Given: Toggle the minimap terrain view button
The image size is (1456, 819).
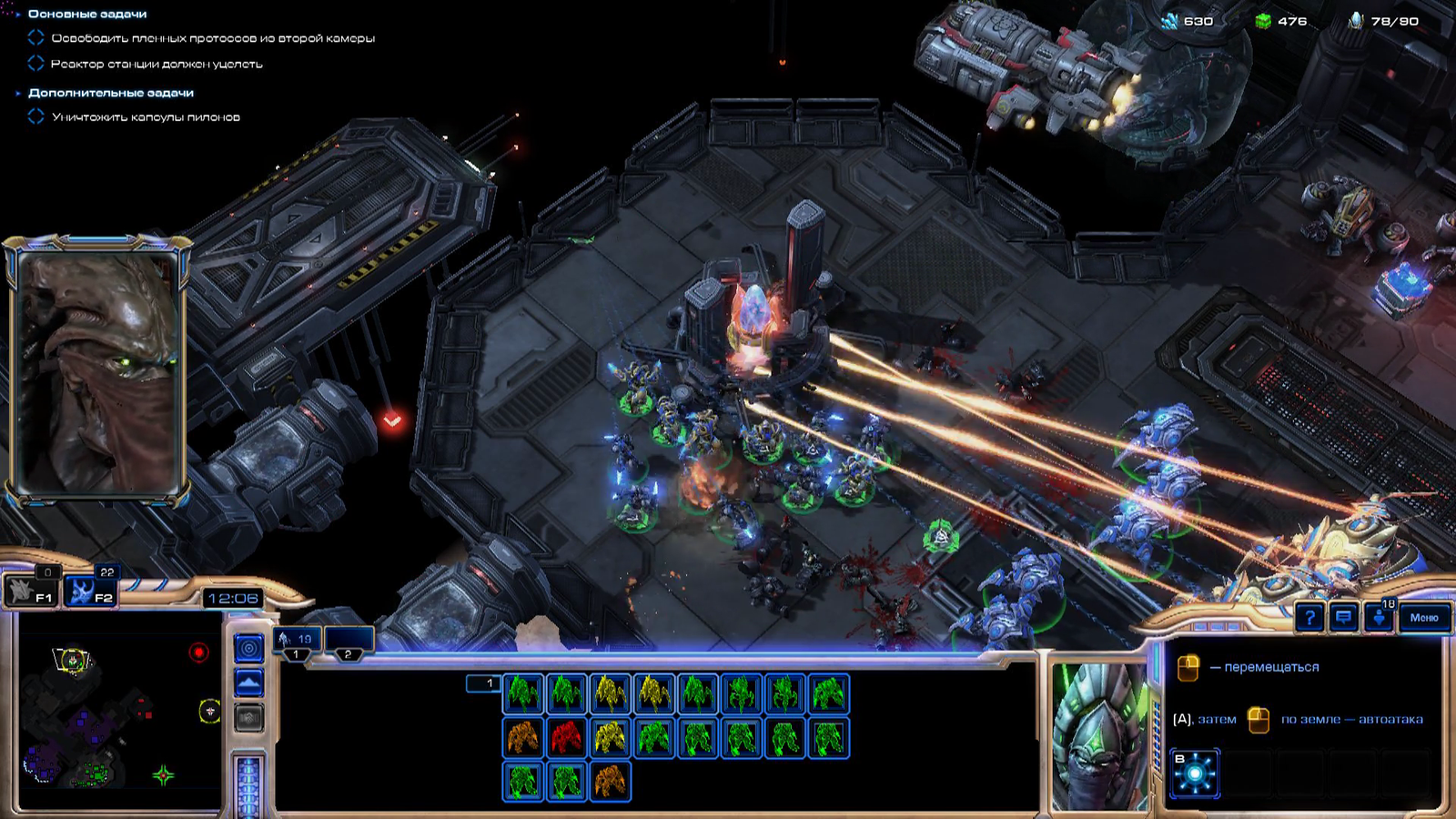Looking at the screenshot, I should pos(249,682).
